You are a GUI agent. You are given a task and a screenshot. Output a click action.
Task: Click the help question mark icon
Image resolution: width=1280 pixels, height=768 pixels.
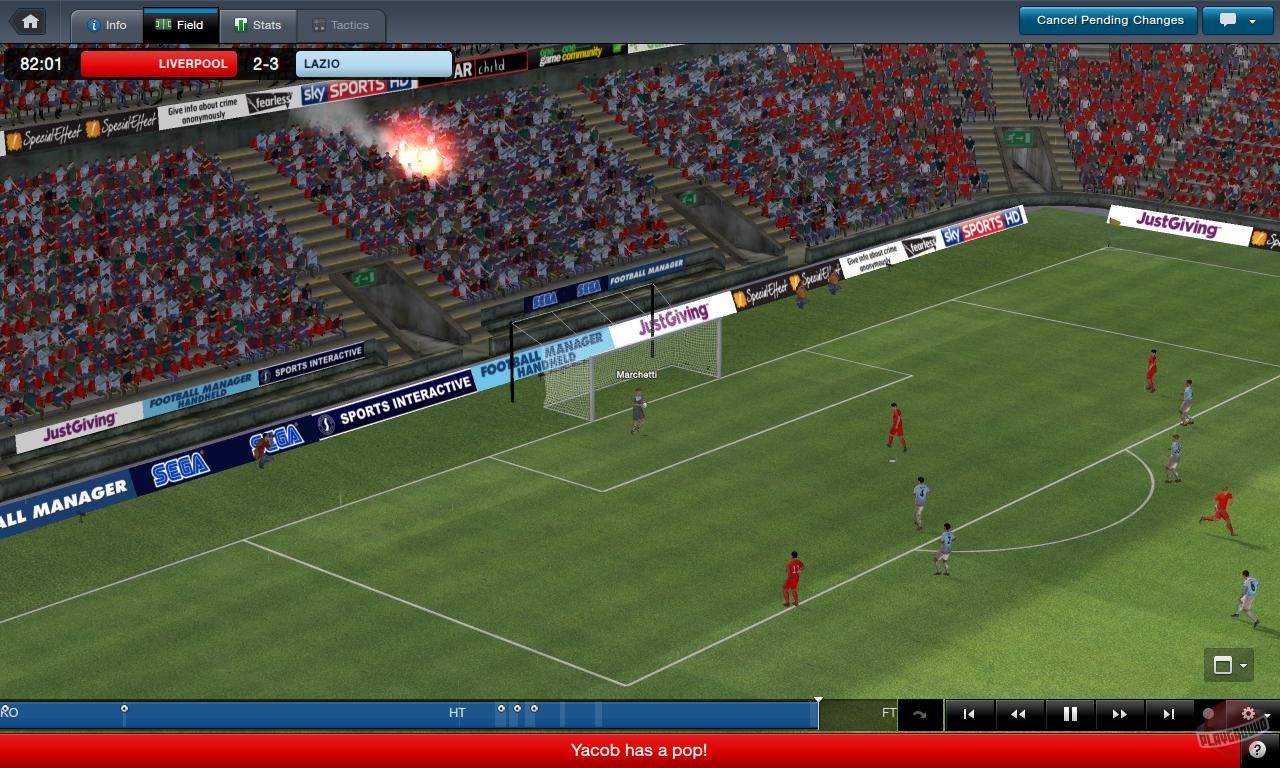coord(1255,748)
